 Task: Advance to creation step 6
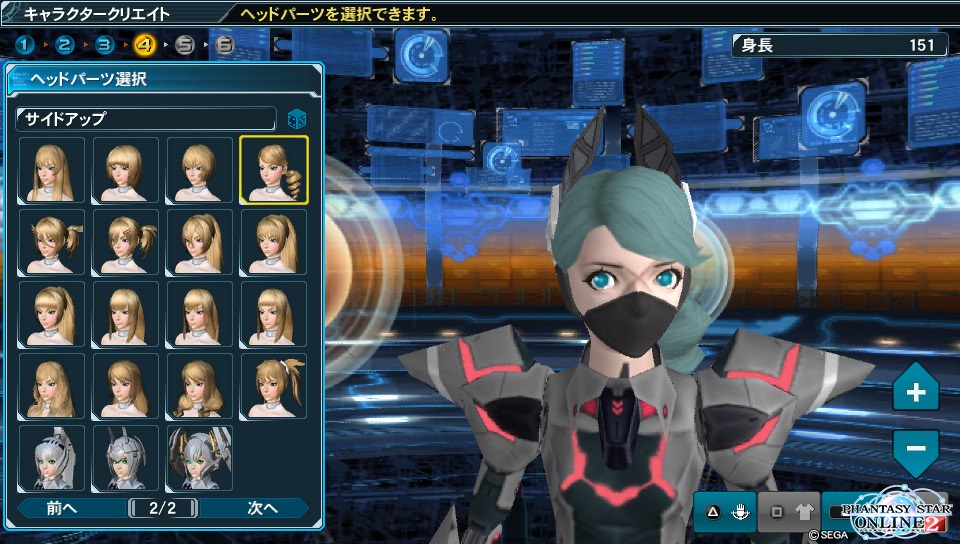(x=224, y=45)
